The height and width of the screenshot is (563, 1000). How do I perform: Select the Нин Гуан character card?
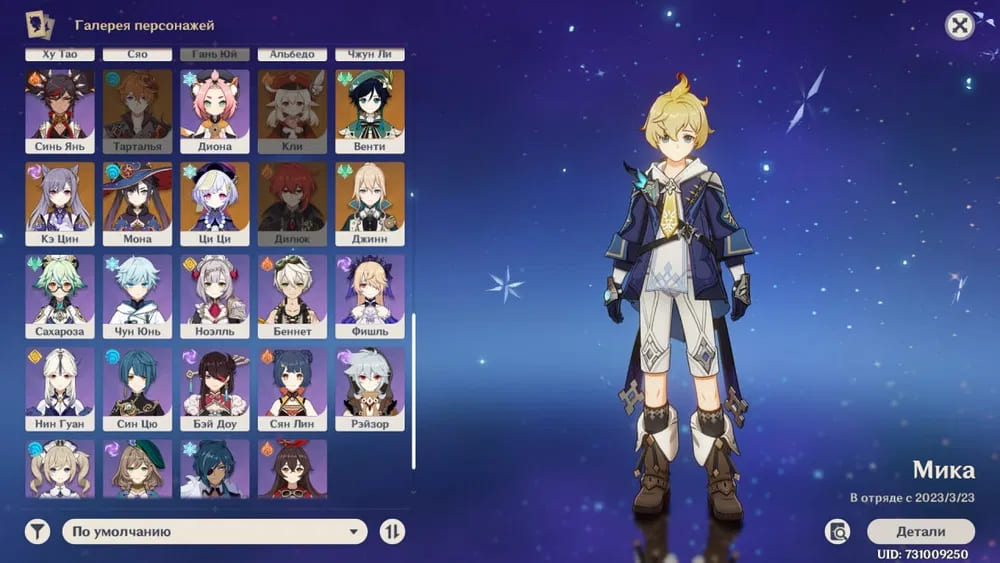(60, 388)
